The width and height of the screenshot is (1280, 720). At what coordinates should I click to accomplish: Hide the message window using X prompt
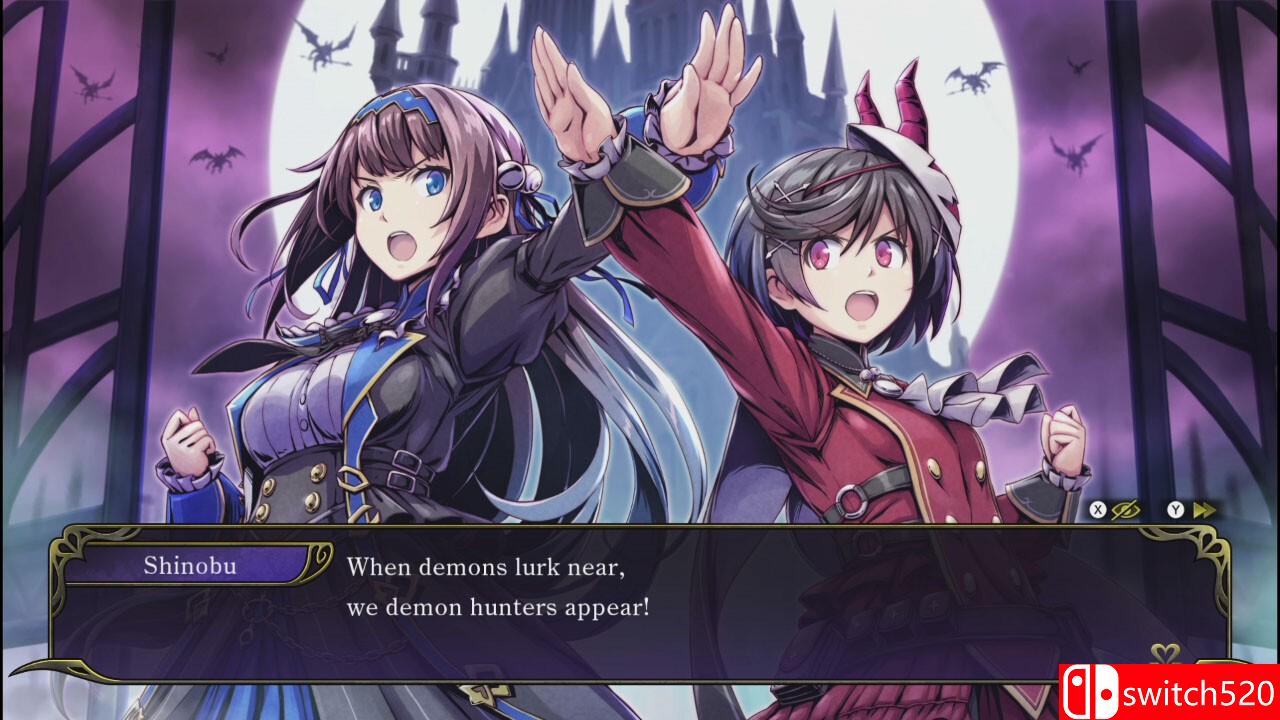point(1097,508)
